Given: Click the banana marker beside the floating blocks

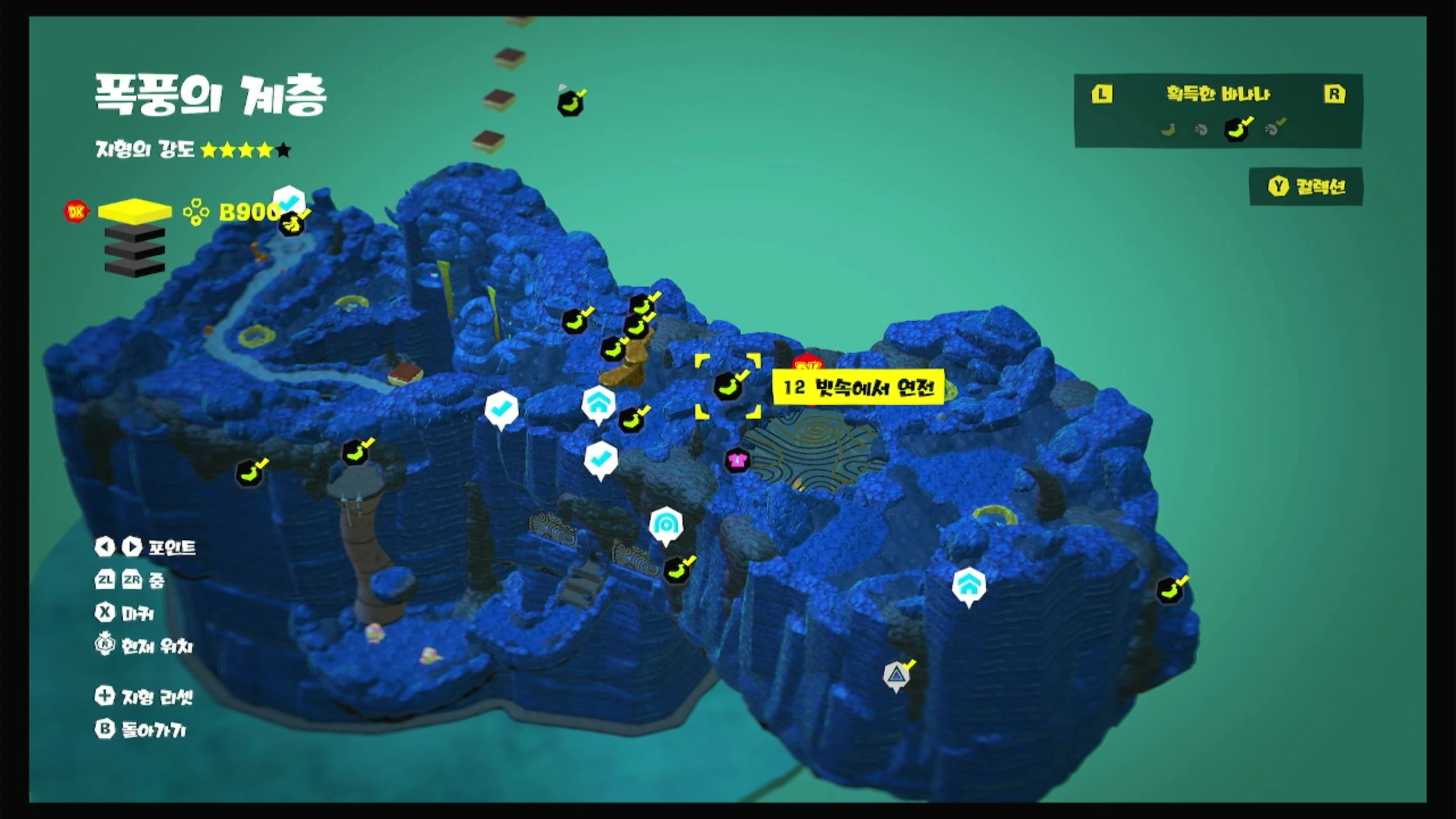Looking at the screenshot, I should [570, 104].
